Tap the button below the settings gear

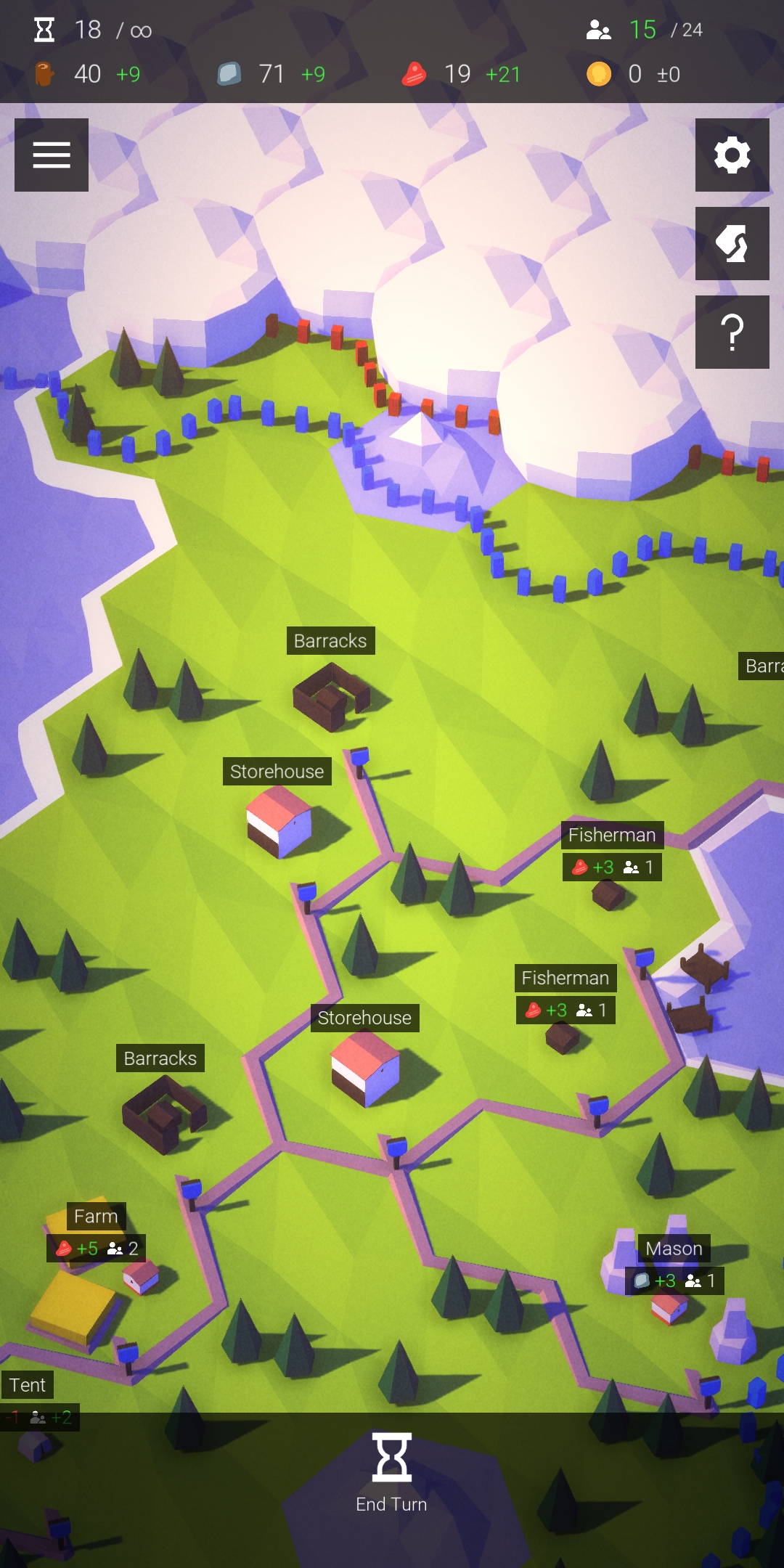732,244
